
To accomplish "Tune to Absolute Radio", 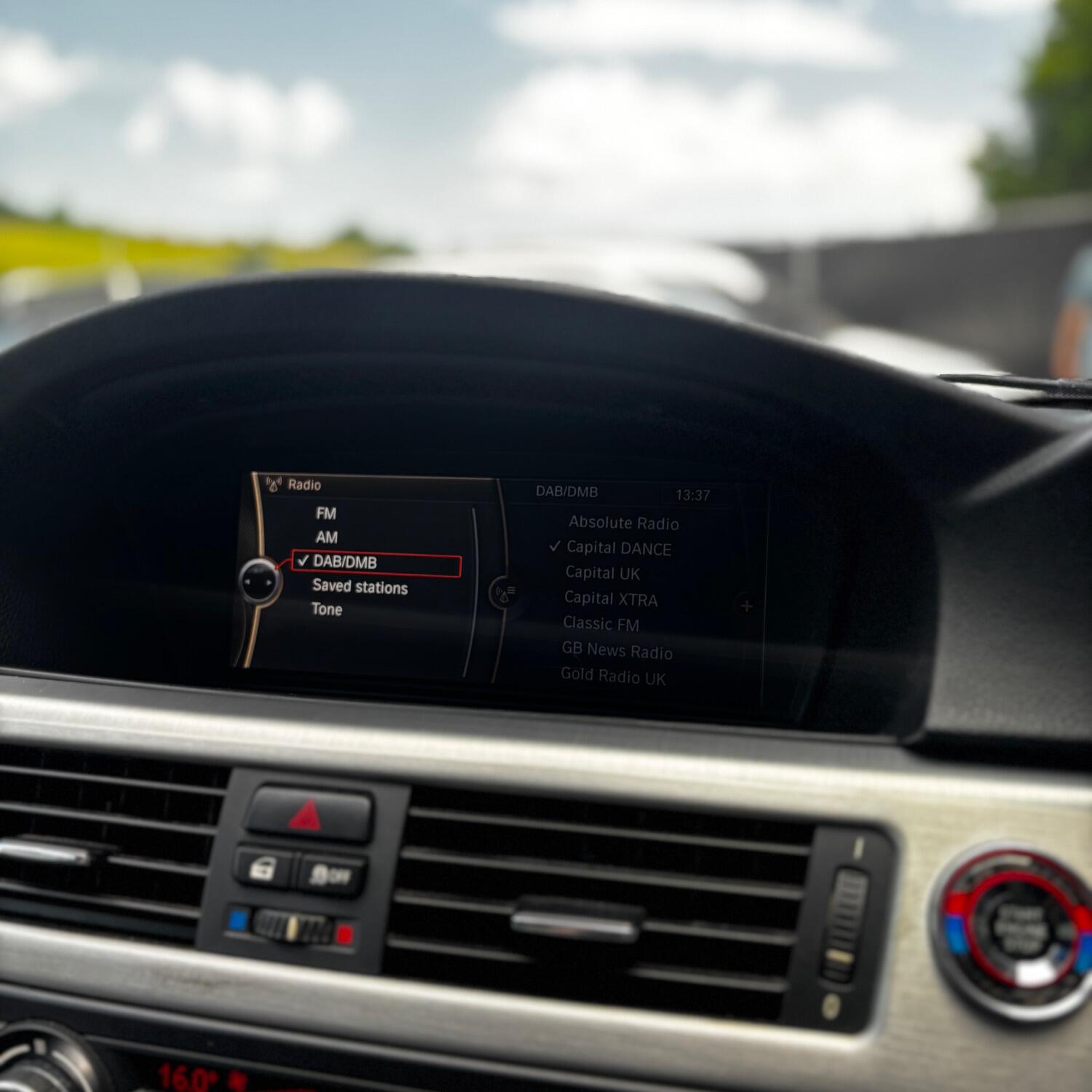I will click(x=623, y=523).
